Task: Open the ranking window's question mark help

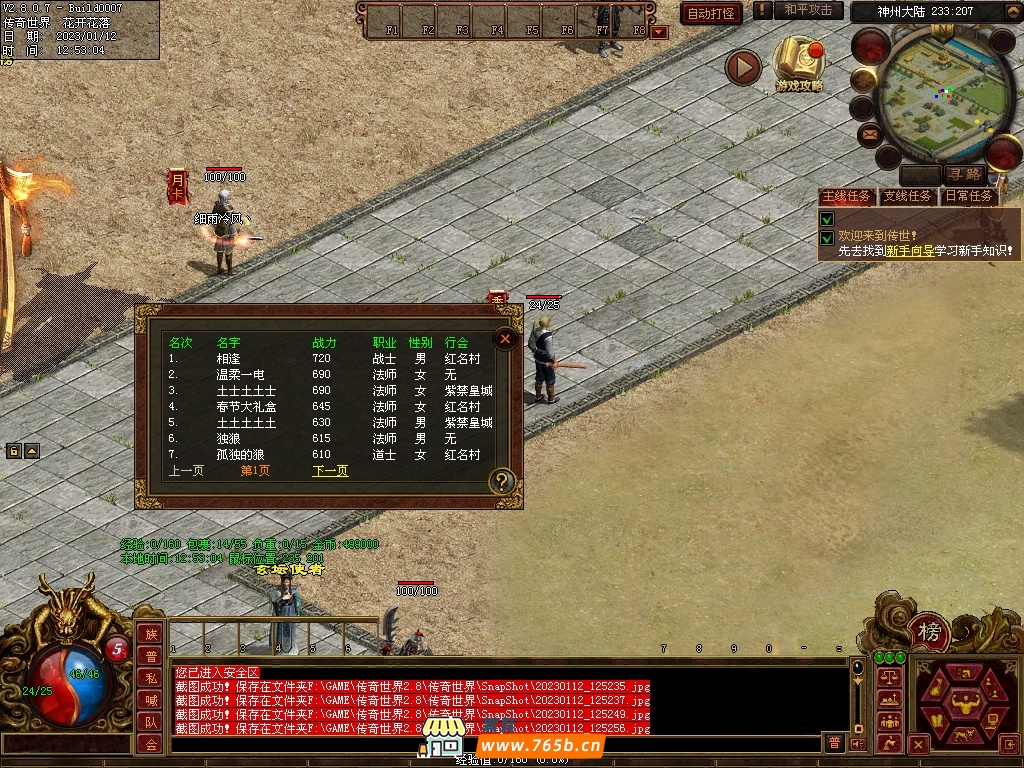Action: tap(502, 482)
